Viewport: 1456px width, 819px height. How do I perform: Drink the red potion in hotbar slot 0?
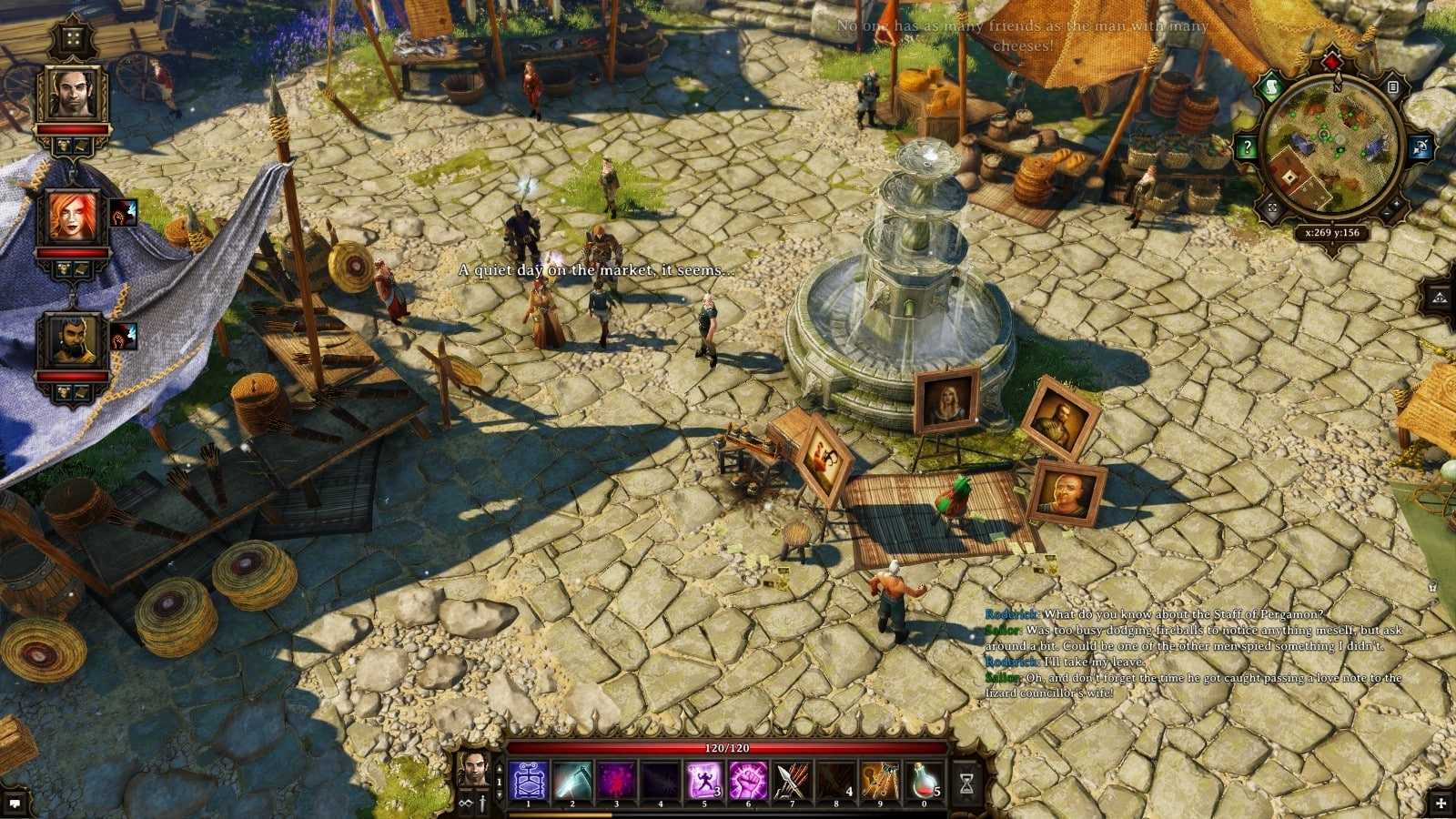(x=925, y=781)
